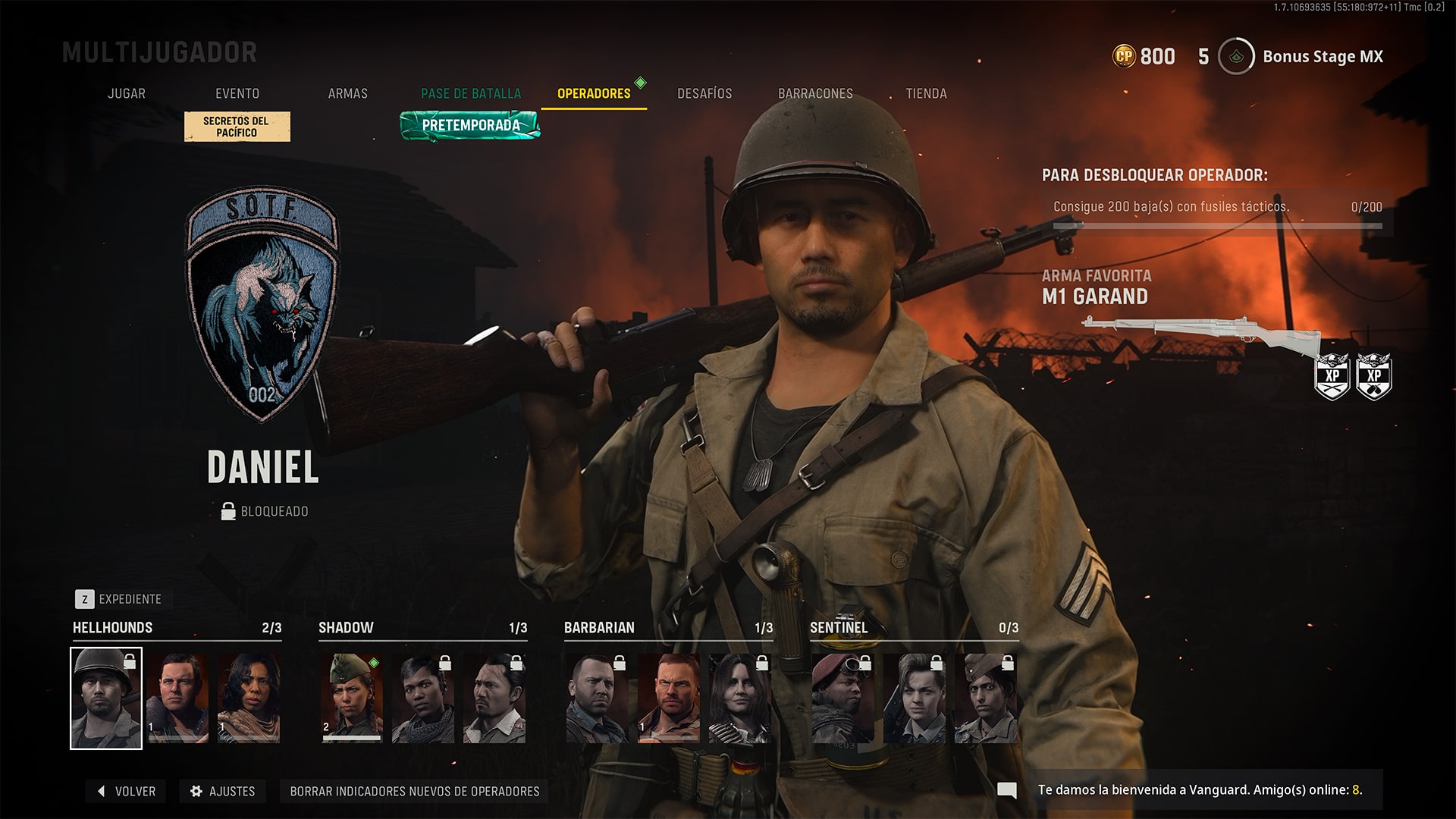The image size is (1456, 819).
Task: Open the SECRETOS DEL PACÍFICO event panel
Action: [237, 126]
